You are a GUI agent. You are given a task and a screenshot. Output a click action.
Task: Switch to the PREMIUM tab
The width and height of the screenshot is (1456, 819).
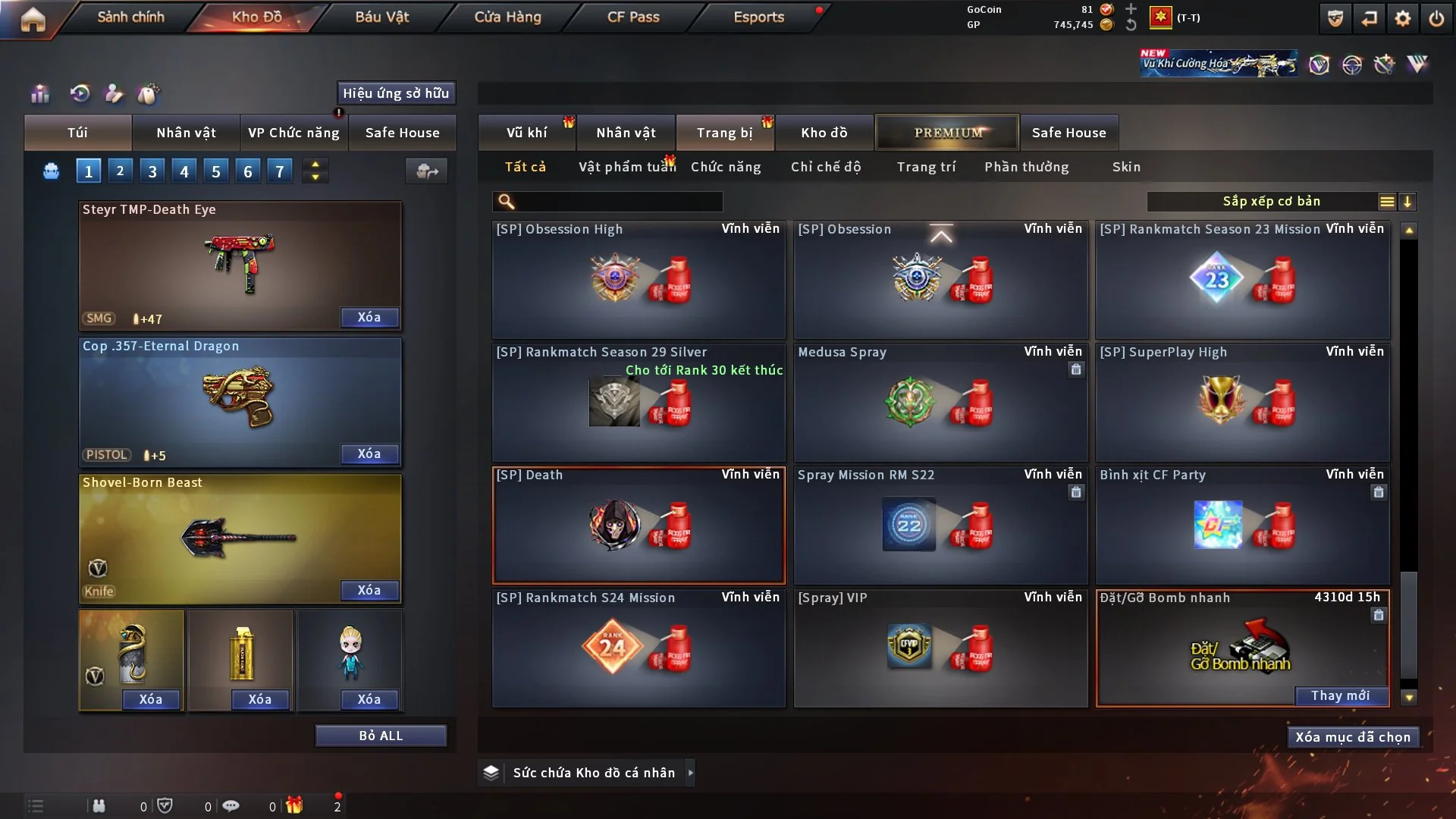(948, 133)
